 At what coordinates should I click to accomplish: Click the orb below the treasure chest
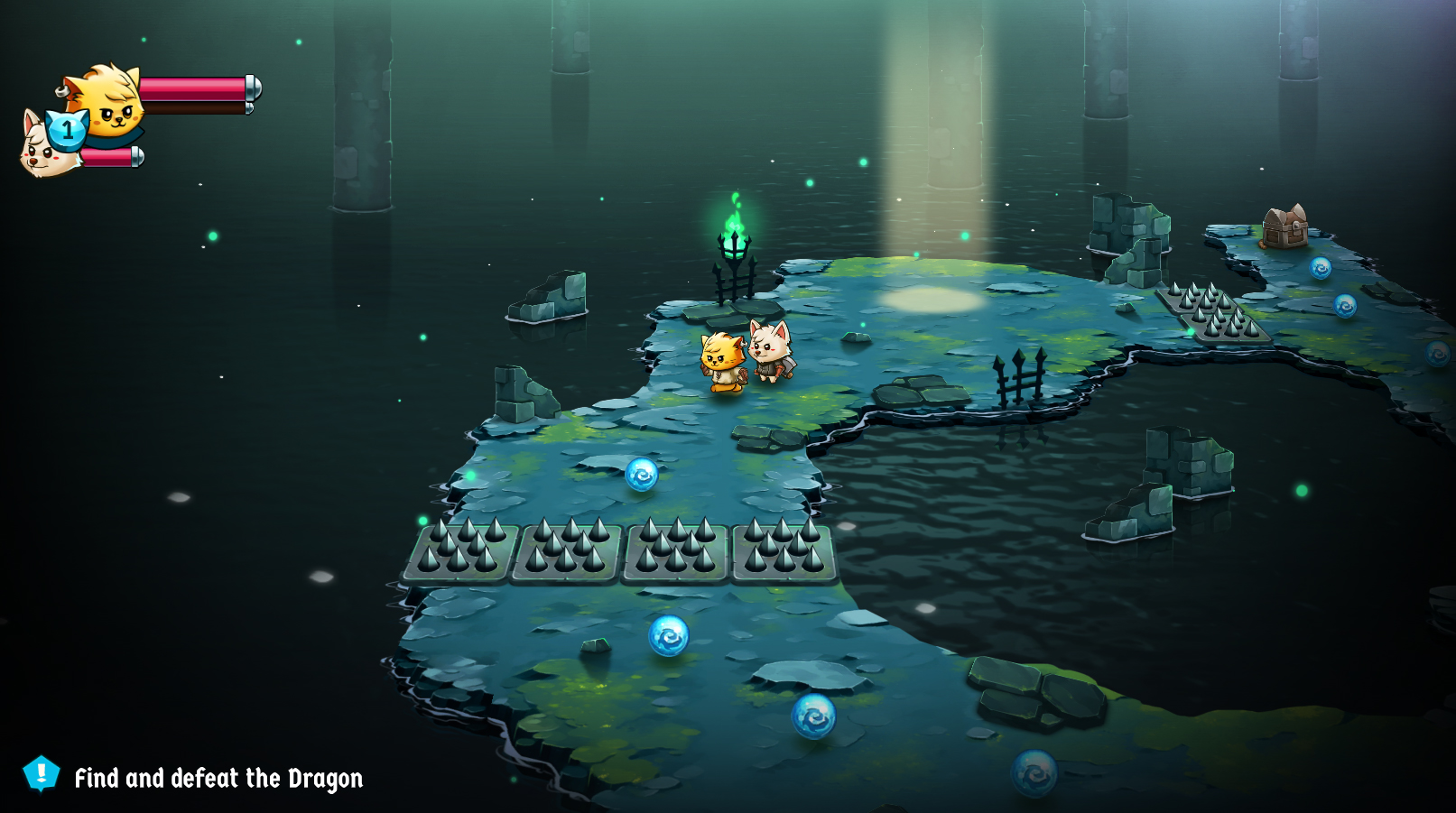pos(1321,268)
